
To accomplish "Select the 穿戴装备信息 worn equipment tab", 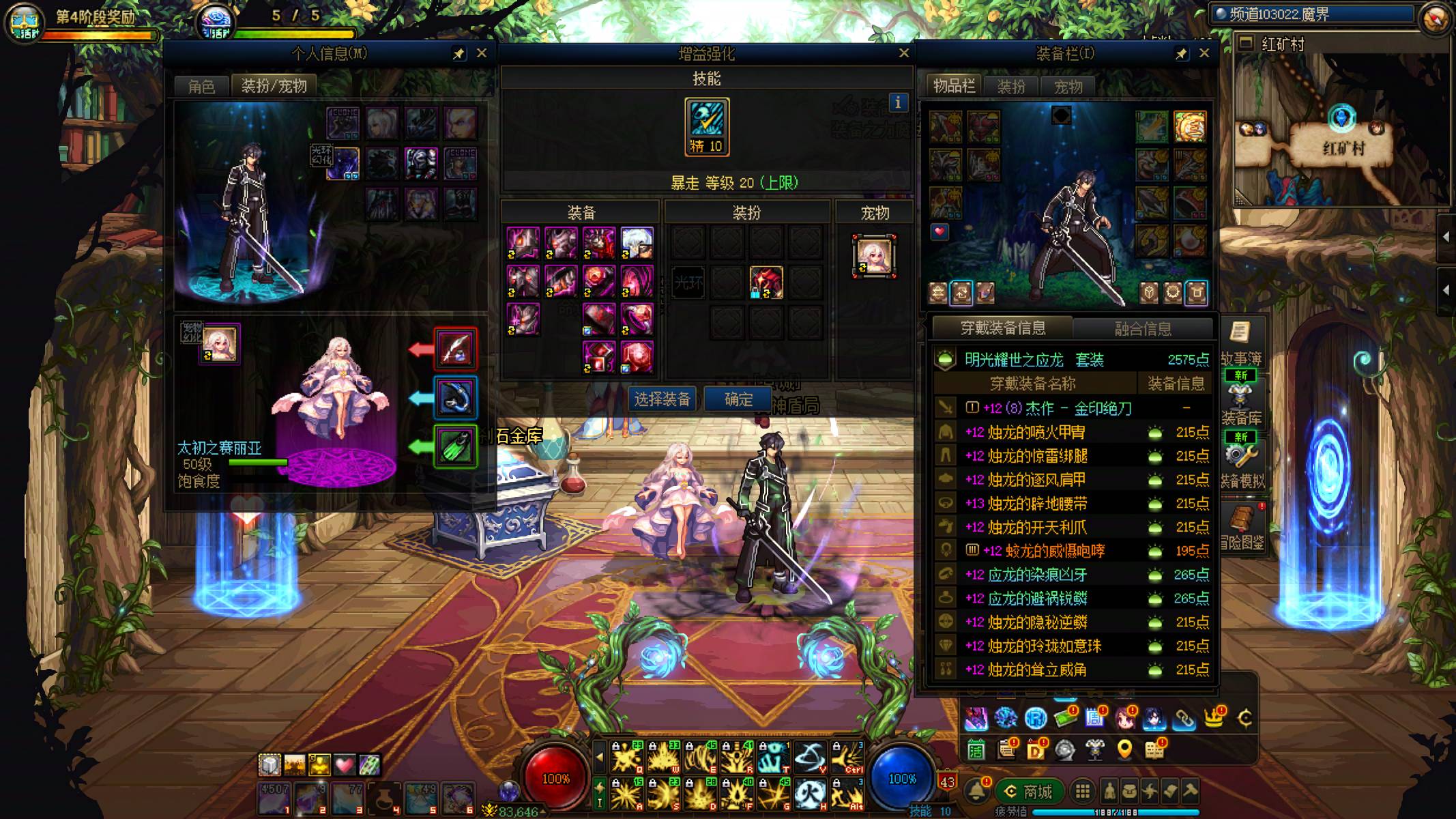I will 1002,328.
